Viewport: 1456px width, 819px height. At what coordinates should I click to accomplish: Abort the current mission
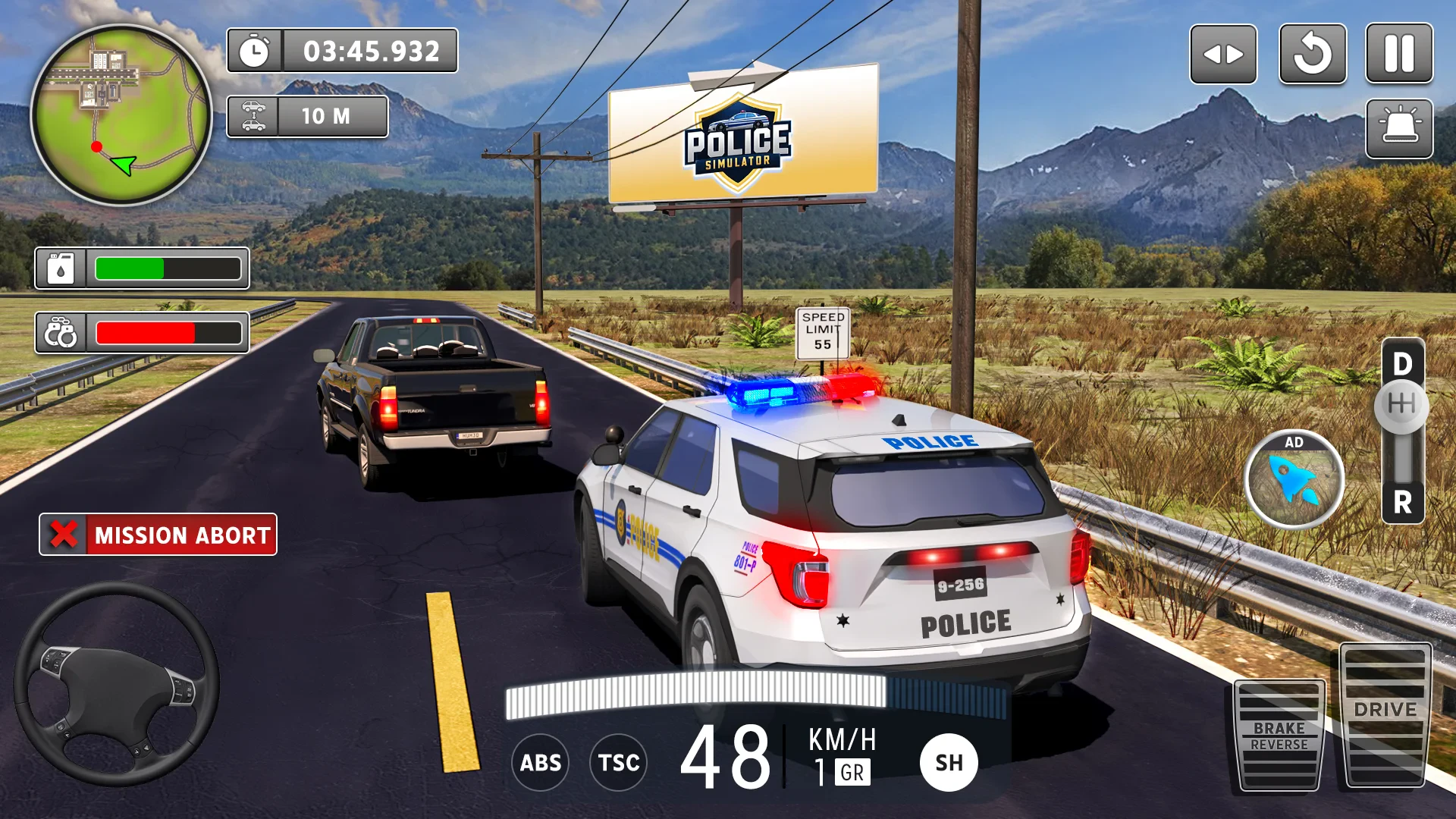(x=158, y=535)
